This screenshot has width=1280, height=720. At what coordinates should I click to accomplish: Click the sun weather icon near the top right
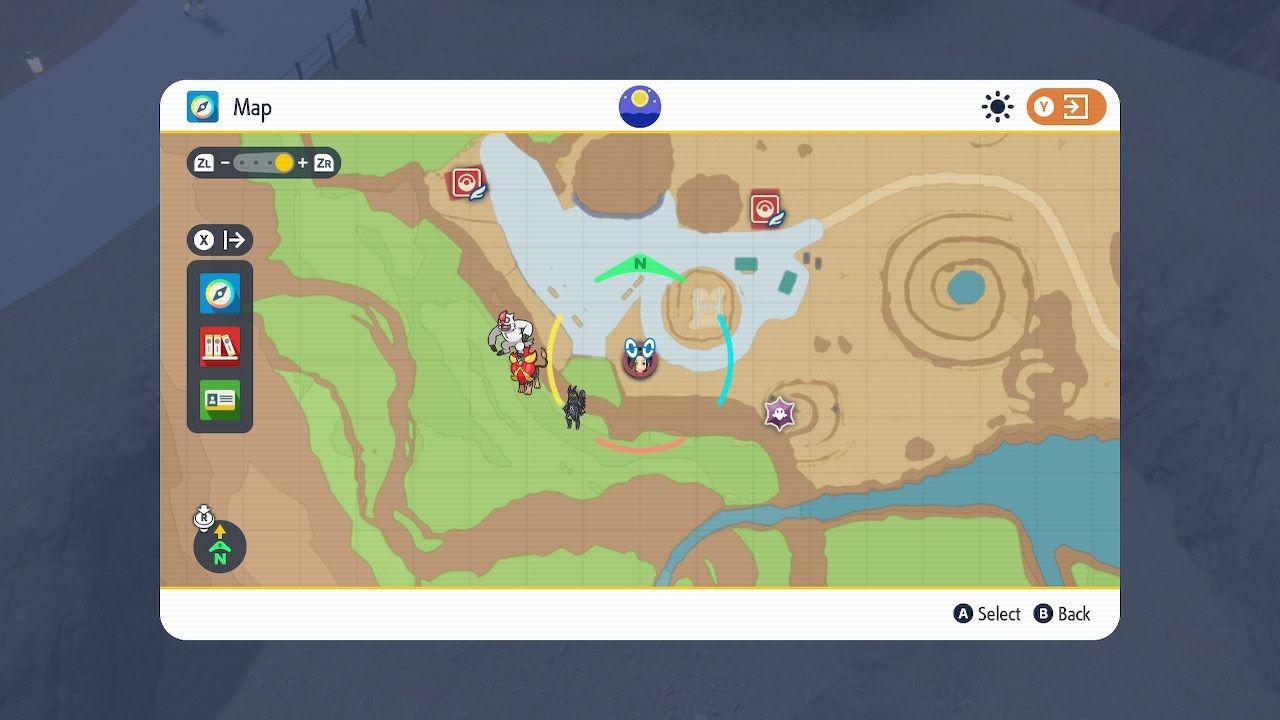point(996,105)
